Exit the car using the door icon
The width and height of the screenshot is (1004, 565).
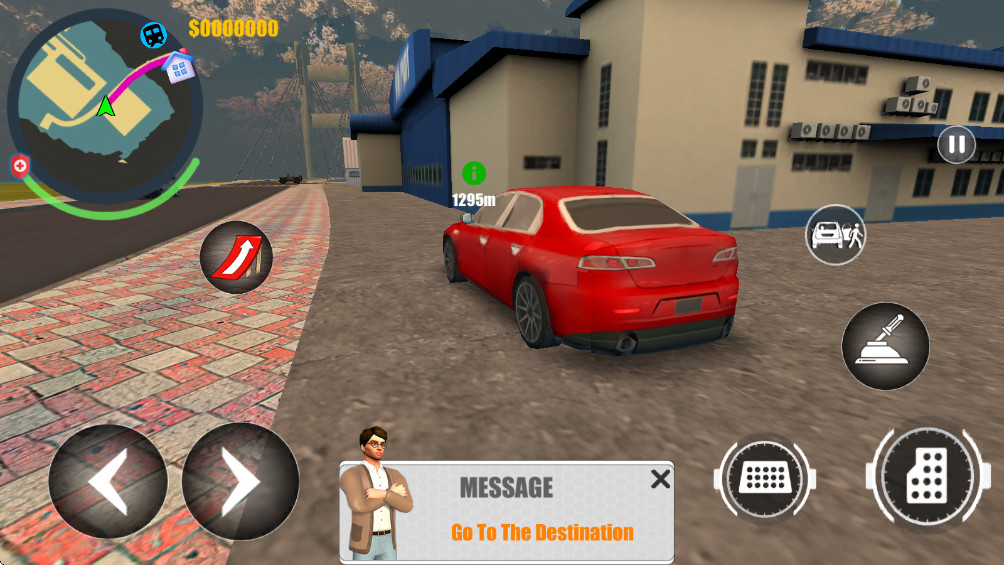point(835,235)
